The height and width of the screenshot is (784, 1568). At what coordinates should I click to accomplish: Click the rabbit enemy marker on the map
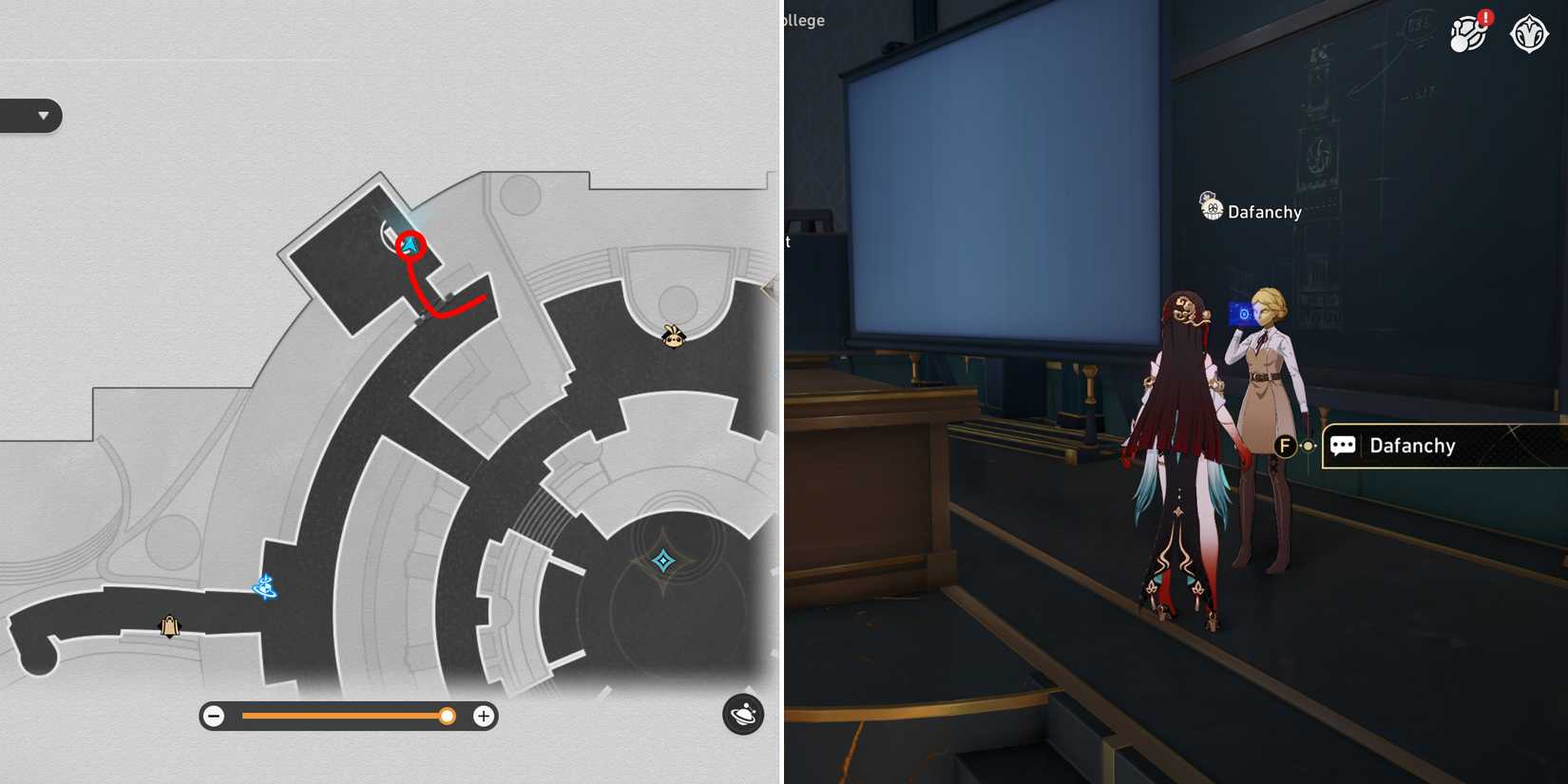(x=673, y=337)
